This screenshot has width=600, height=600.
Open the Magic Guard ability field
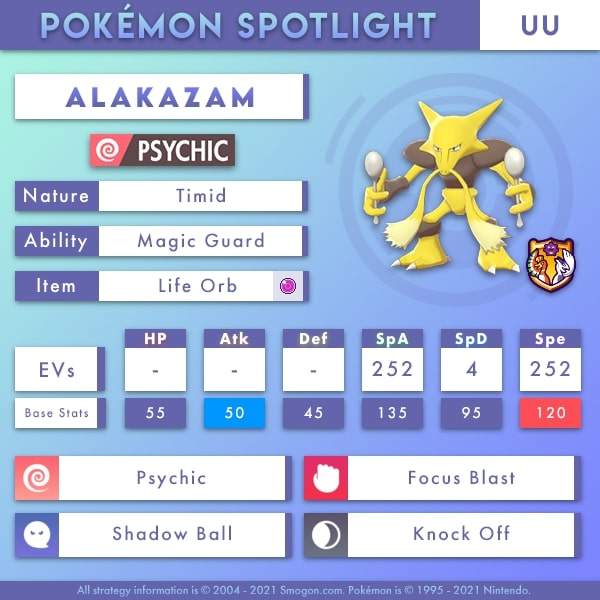tap(199, 241)
